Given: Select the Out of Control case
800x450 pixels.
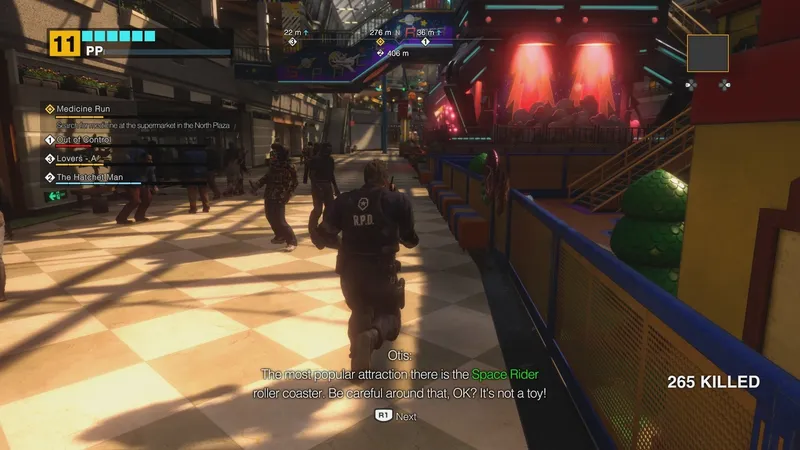Looking at the screenshot, I should pyautogui.click(x=83, y=140).
